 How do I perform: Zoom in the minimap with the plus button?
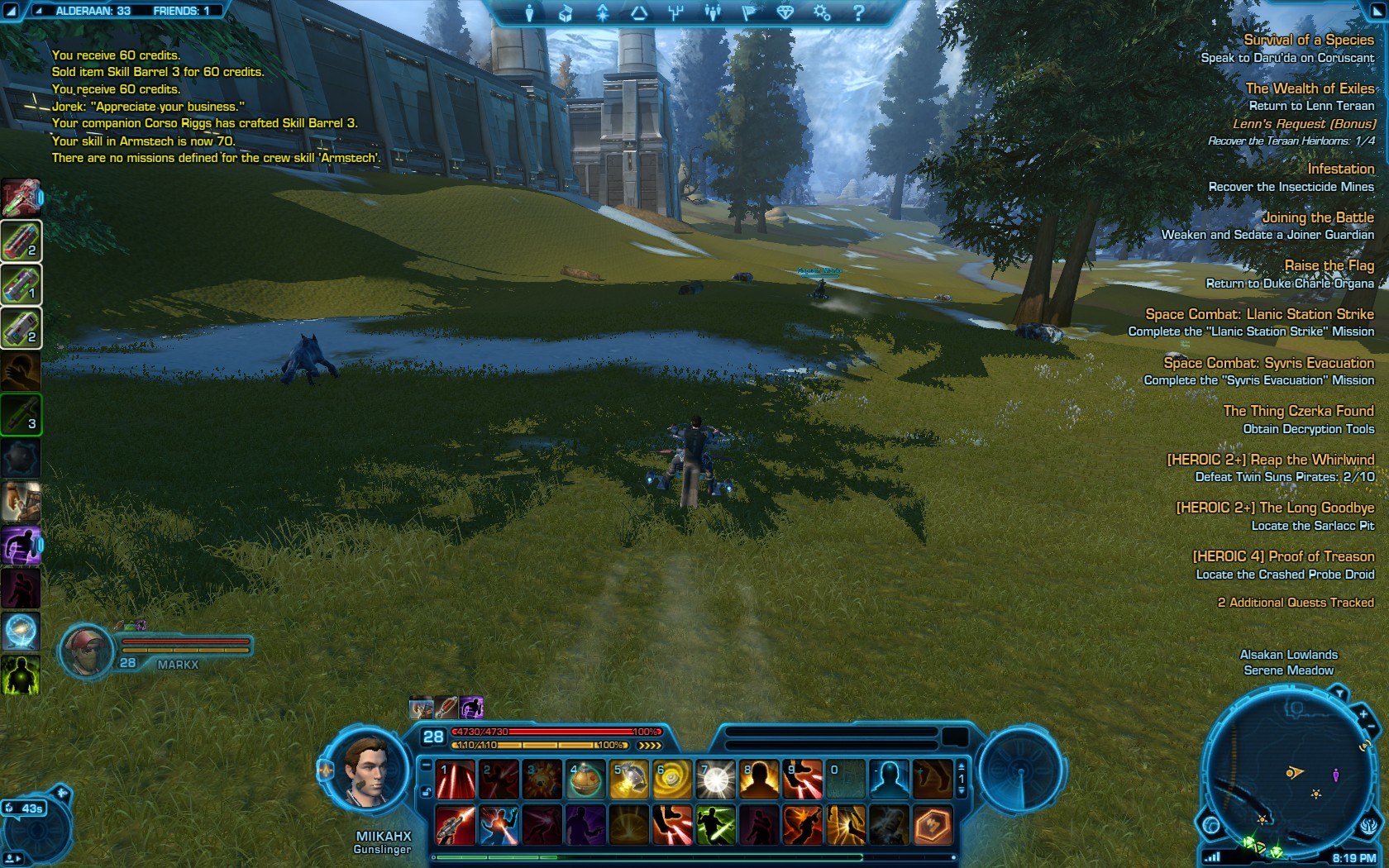click(x=1363, y=713)
